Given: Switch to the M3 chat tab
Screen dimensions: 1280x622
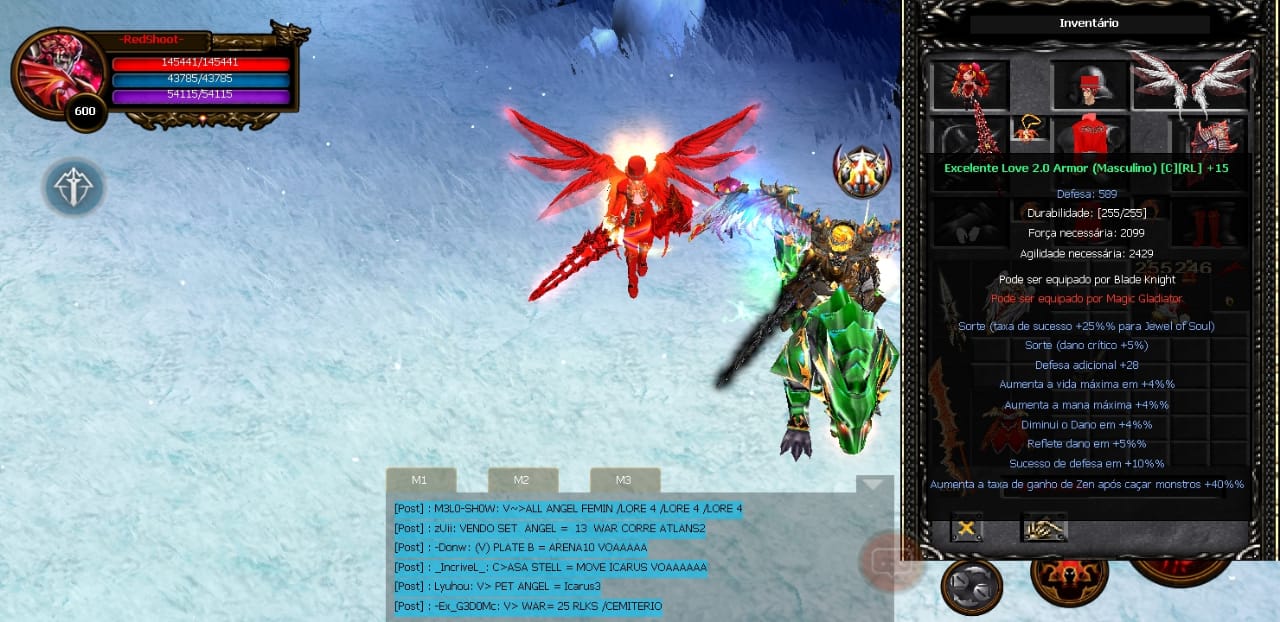Looking at the screenshot, I should point(624,480).
